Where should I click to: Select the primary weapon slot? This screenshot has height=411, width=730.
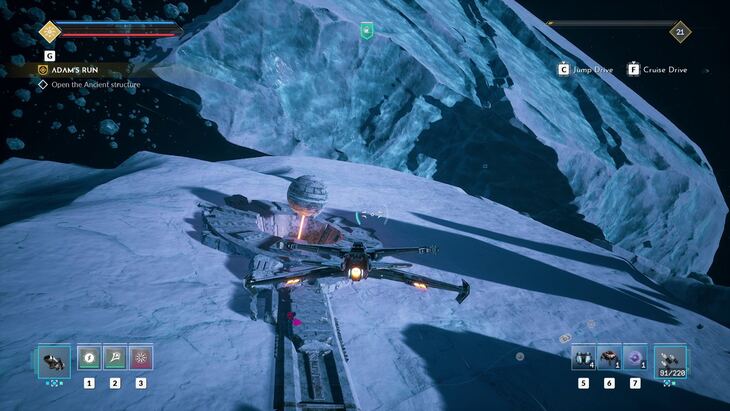pyautogui.click(x=53, y=358)
